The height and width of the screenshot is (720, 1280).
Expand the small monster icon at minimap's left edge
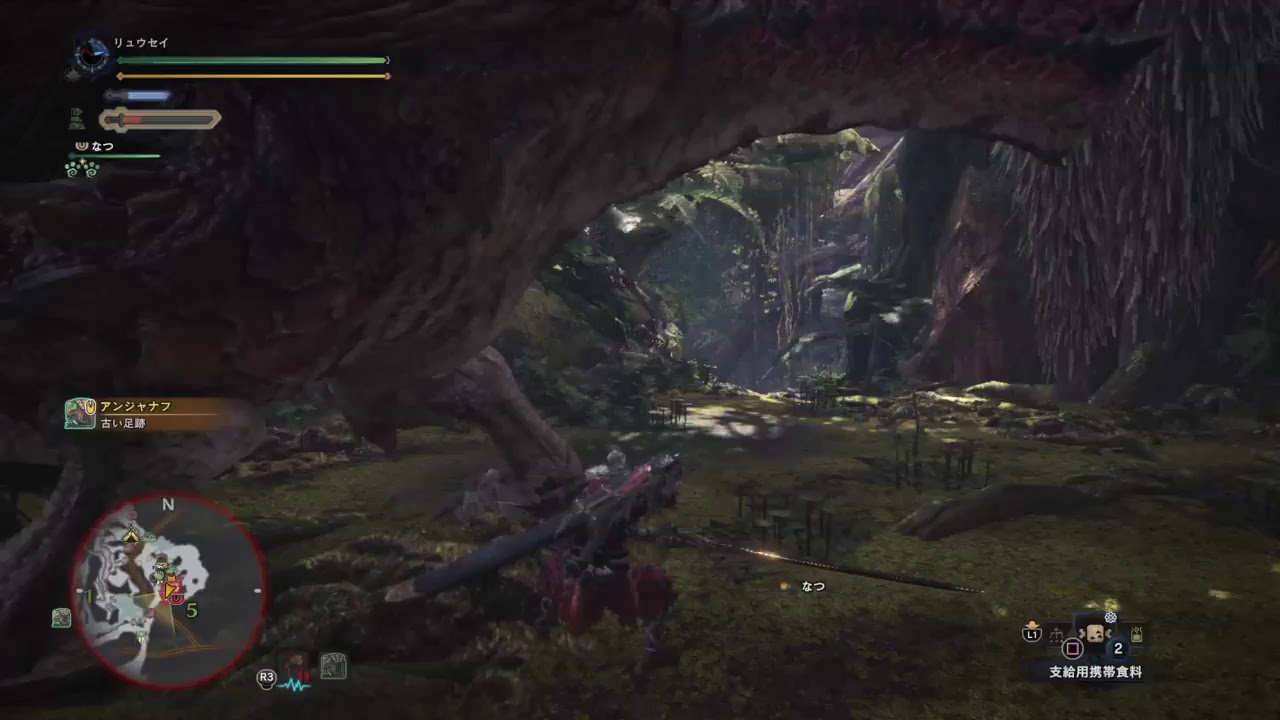pos(63,618)
